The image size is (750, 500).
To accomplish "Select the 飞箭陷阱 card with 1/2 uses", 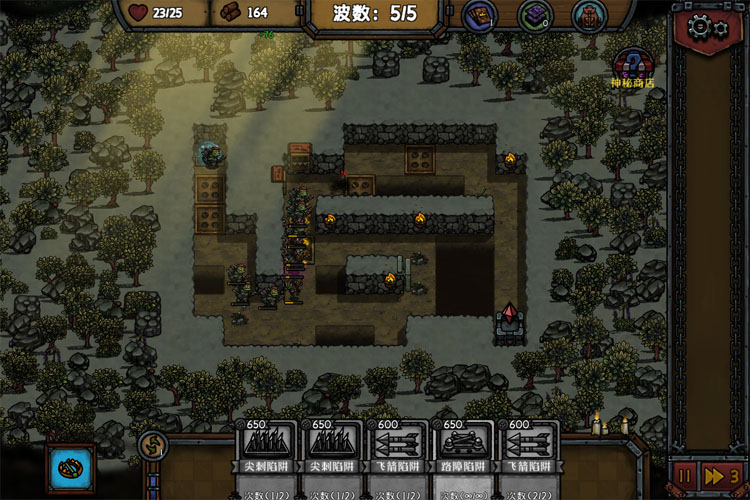I will [397, 455].
